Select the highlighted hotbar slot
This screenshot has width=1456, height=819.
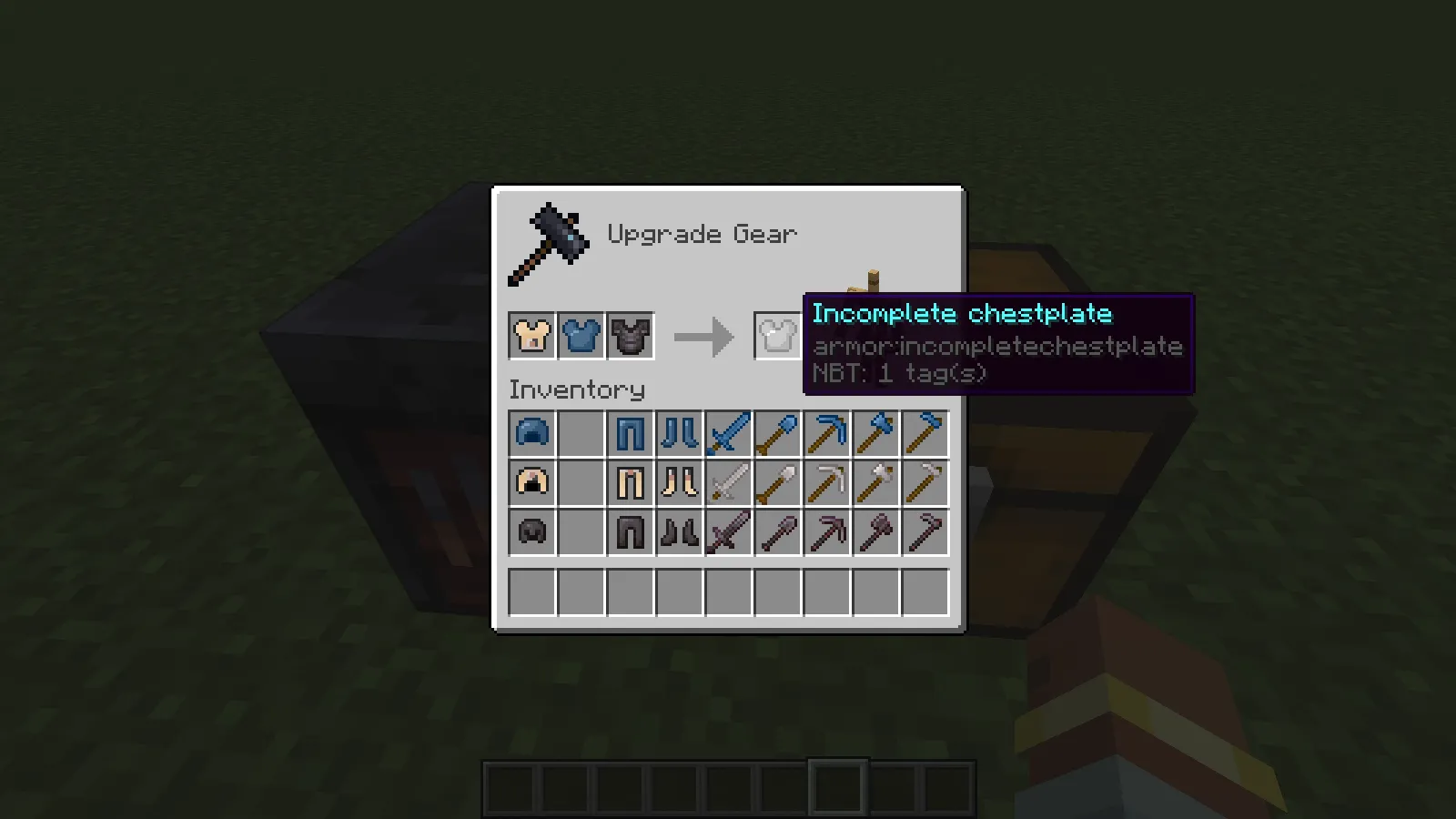pyautogui.click(x=835, y=788)
